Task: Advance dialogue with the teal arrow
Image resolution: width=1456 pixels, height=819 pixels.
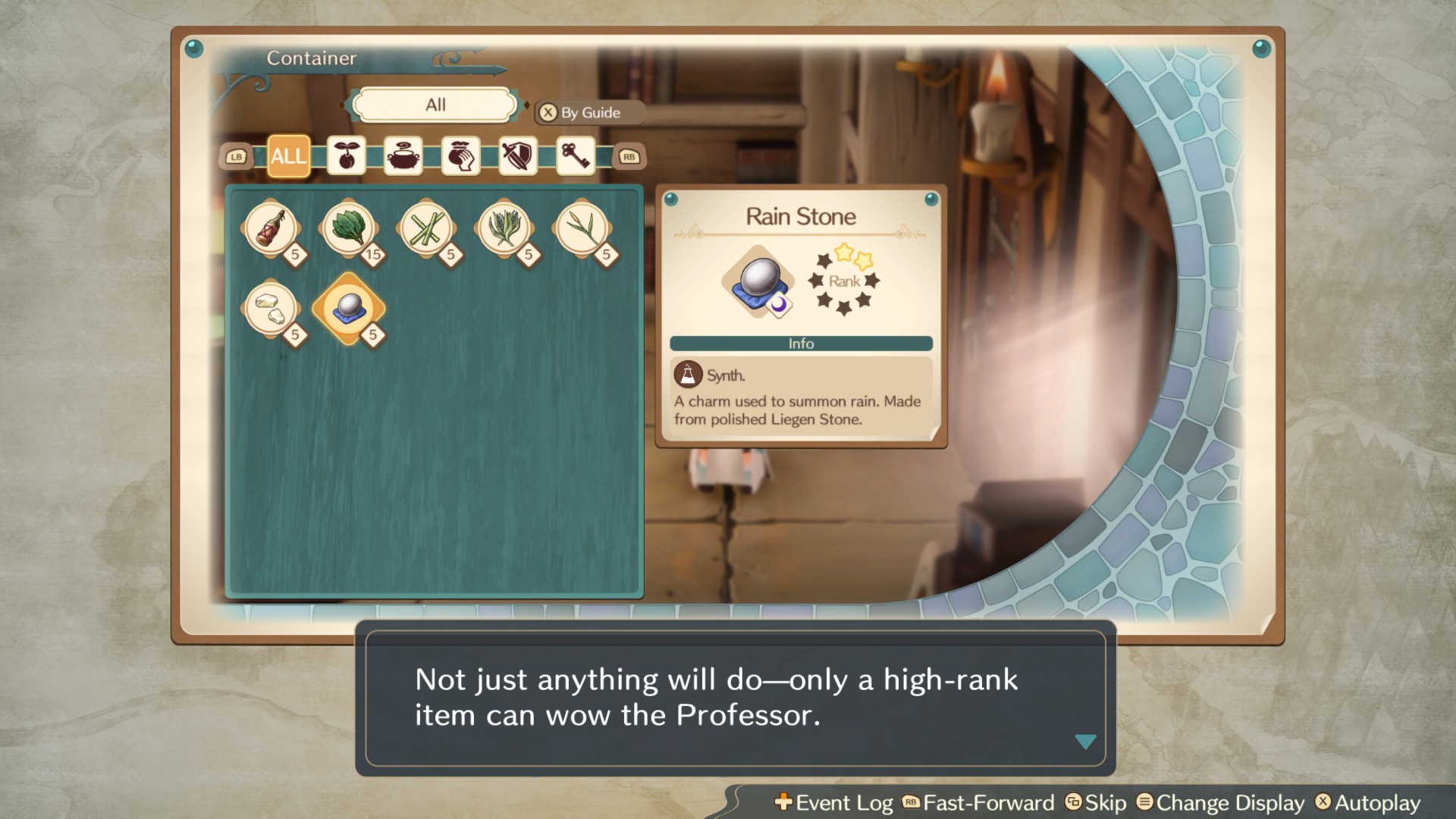Action: [x=1085, y=741]
